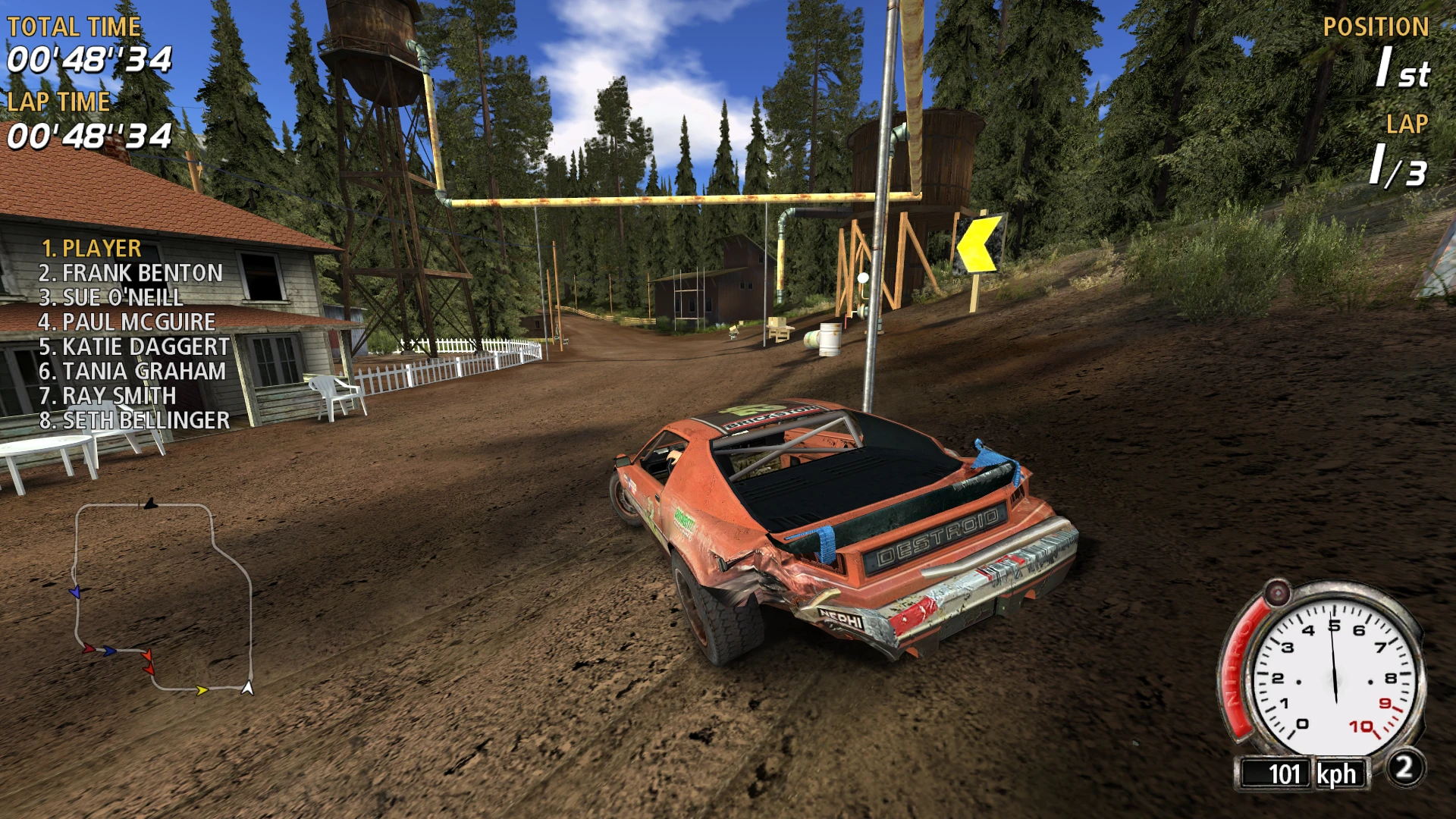Choose Sue O'Neill in the standings
Viewport: 1456px width, 819px height.
tap(111, 297)
